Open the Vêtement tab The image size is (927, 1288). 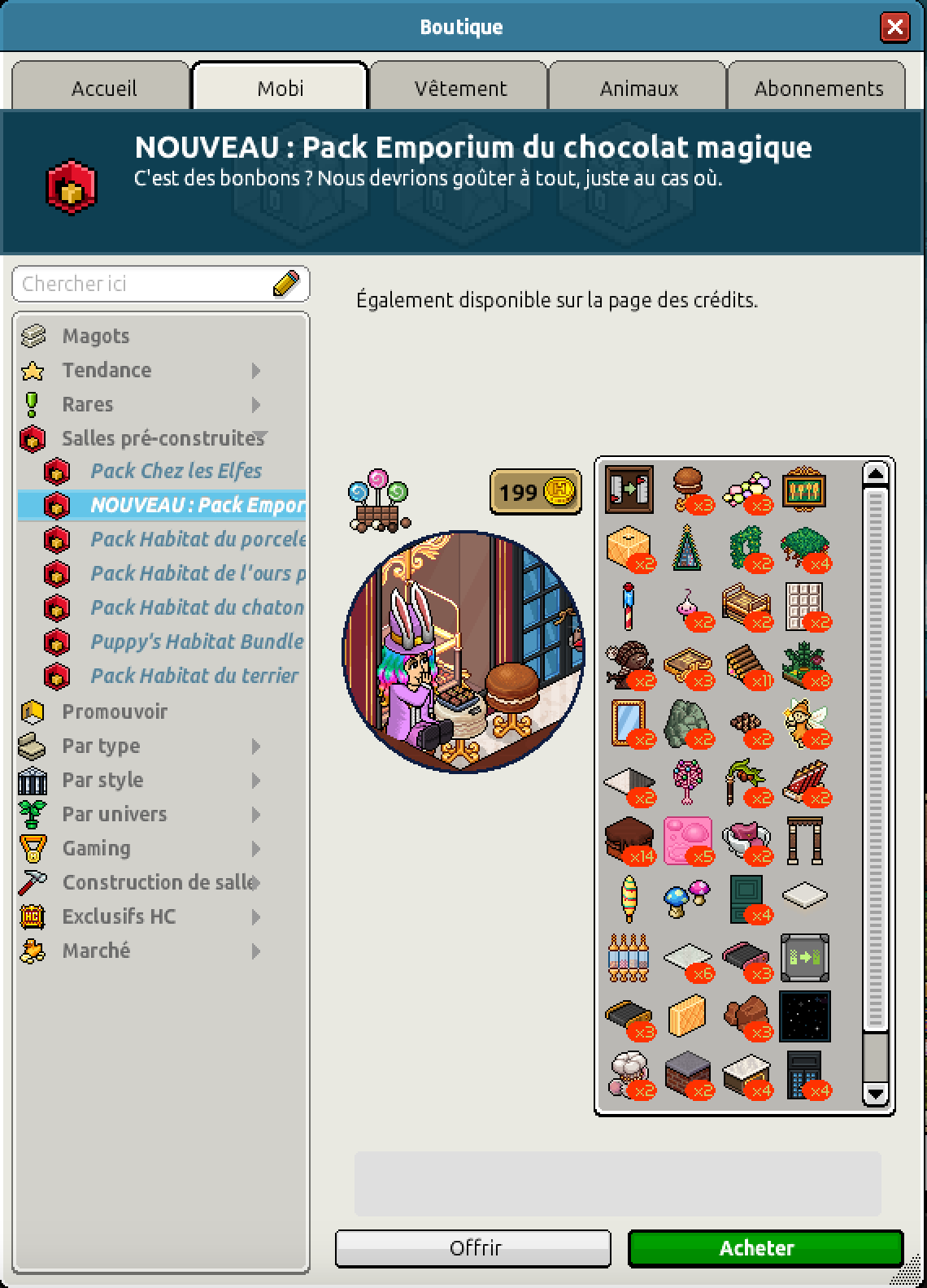460,88
